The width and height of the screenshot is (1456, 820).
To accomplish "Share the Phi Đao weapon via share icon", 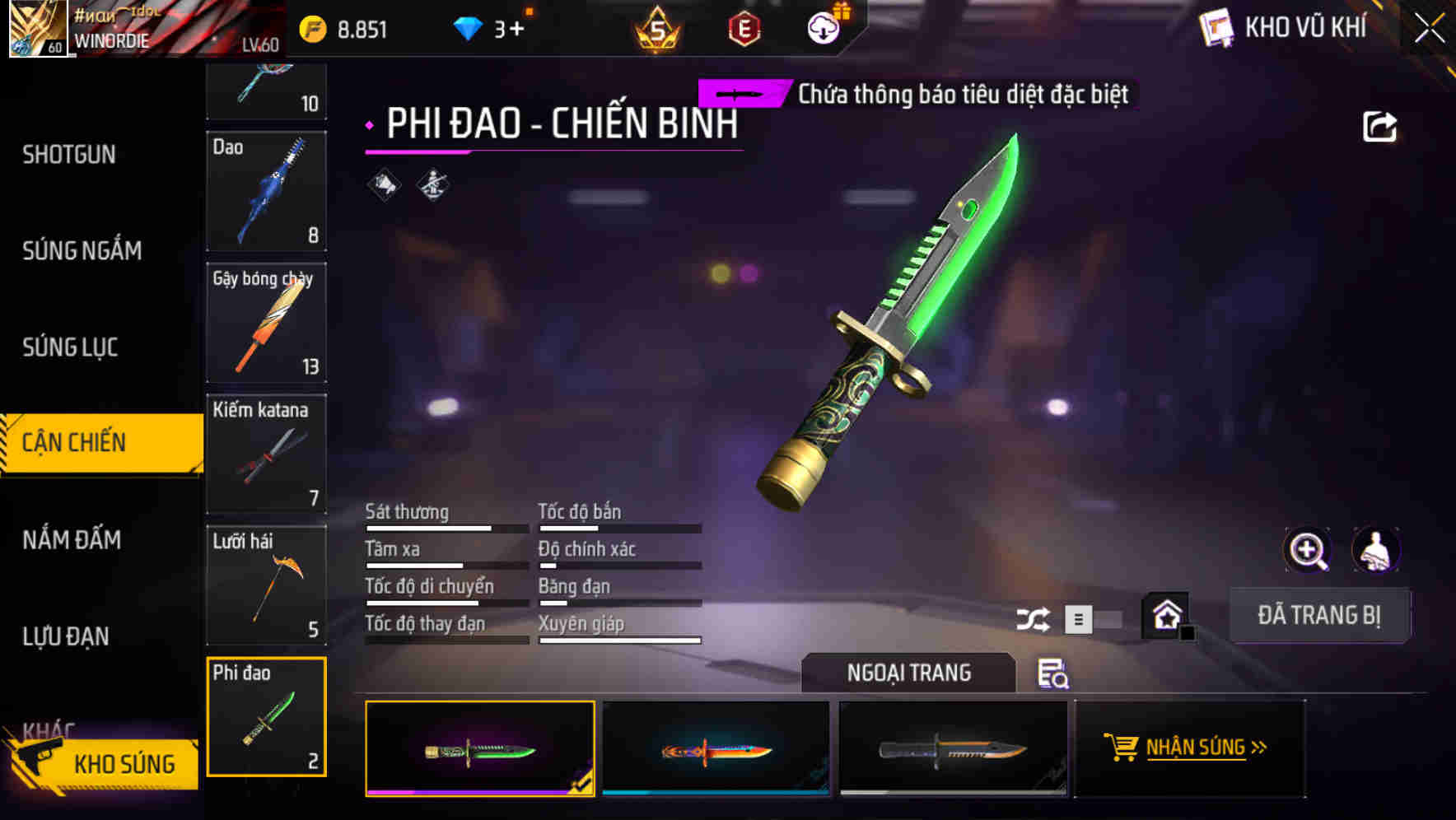I will point(1382,125).
